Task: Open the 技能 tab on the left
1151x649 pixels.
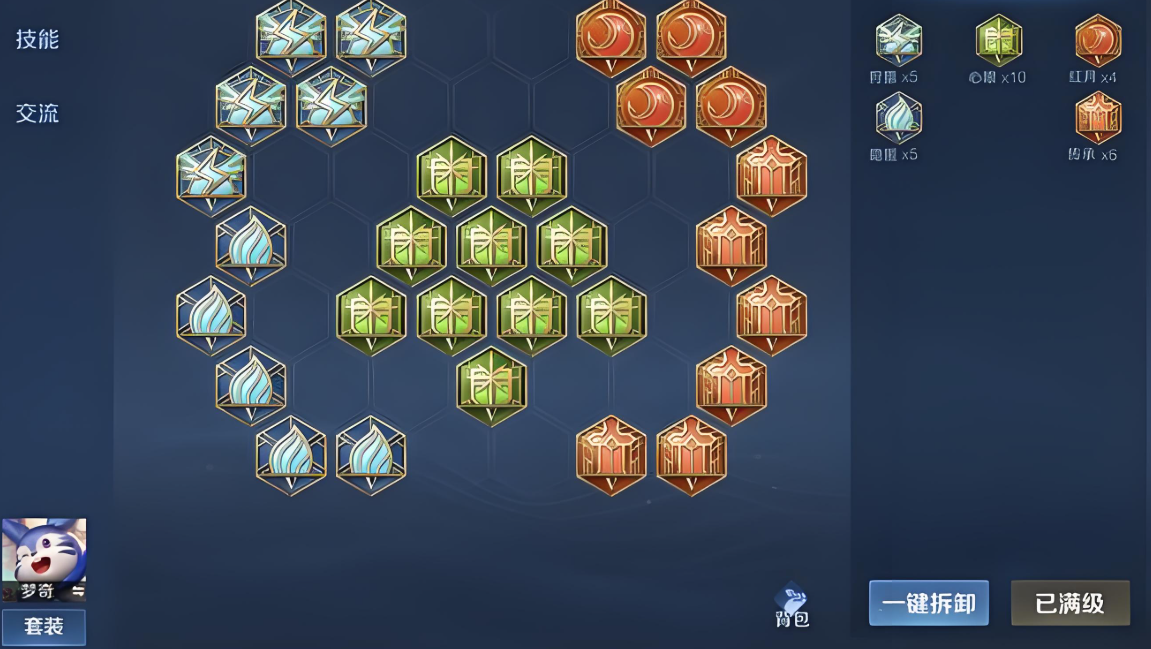Action: click(38, 40)
